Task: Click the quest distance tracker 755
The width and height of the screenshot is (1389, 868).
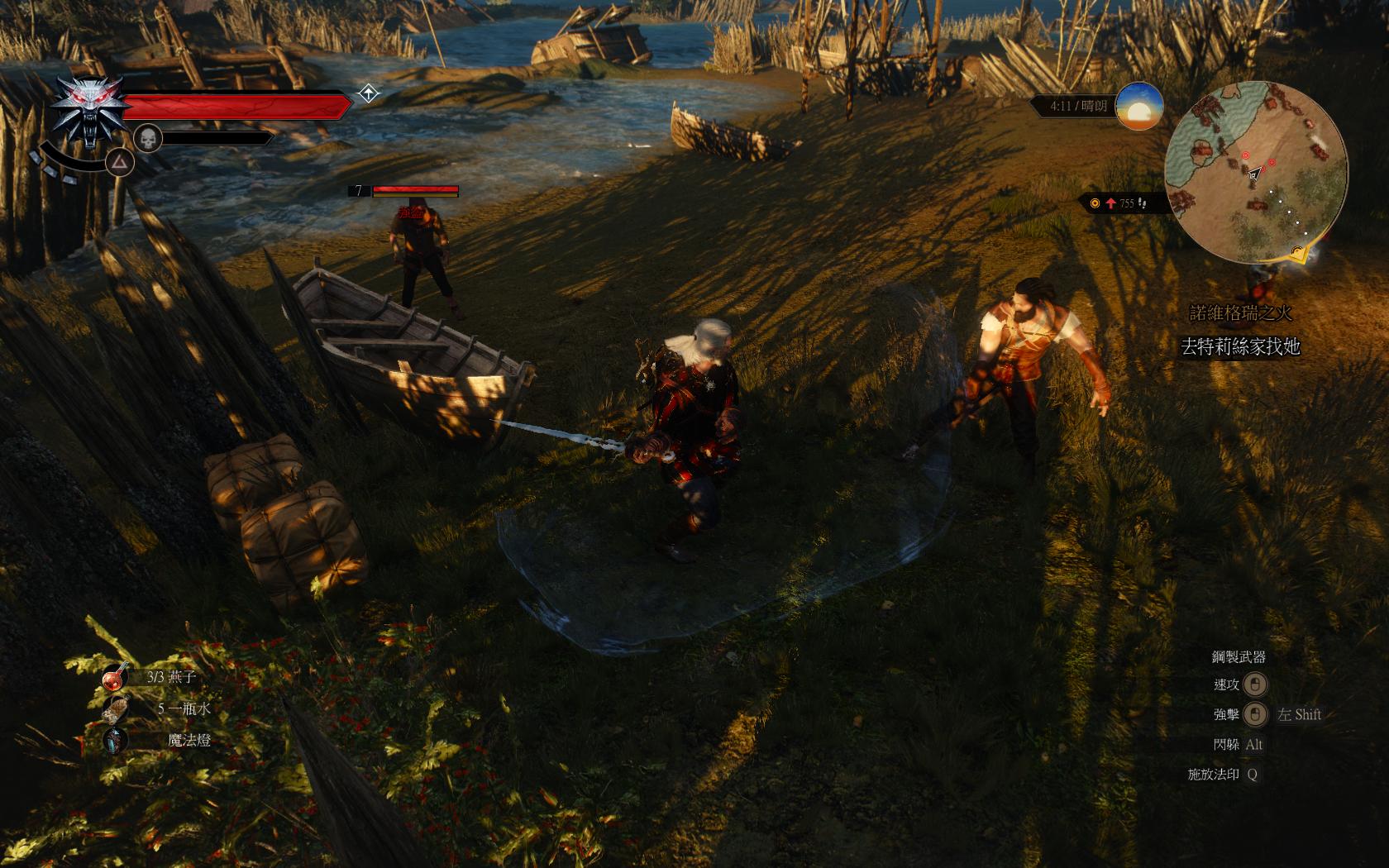Action: [x=1121, y=203]
